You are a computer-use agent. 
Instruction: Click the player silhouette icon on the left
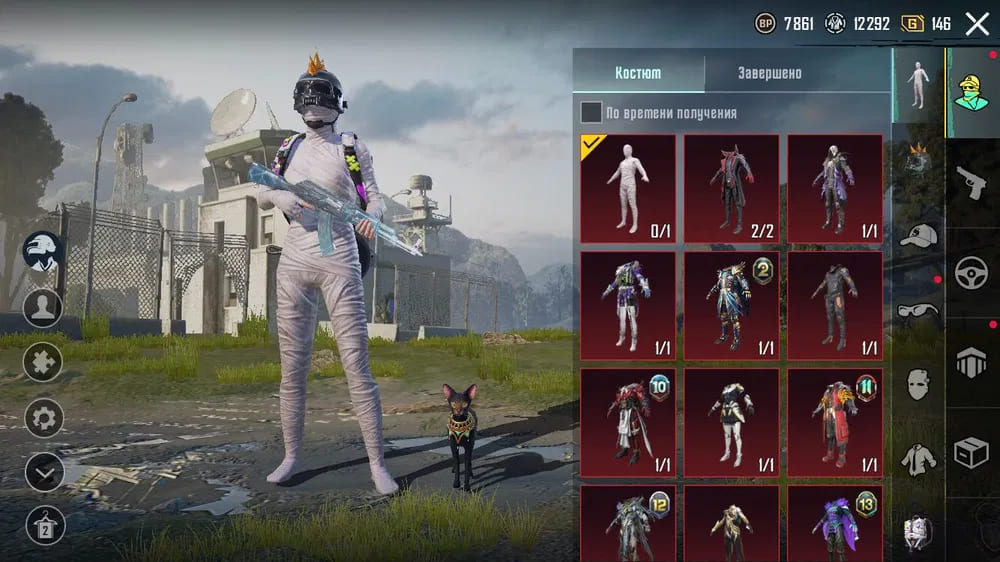point(44,307)
